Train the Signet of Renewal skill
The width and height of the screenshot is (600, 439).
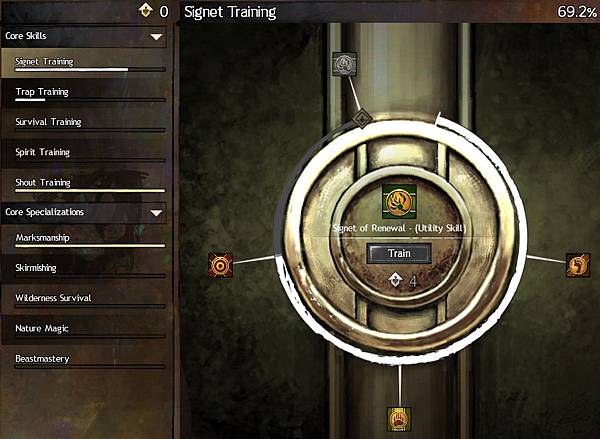[400, 253]
